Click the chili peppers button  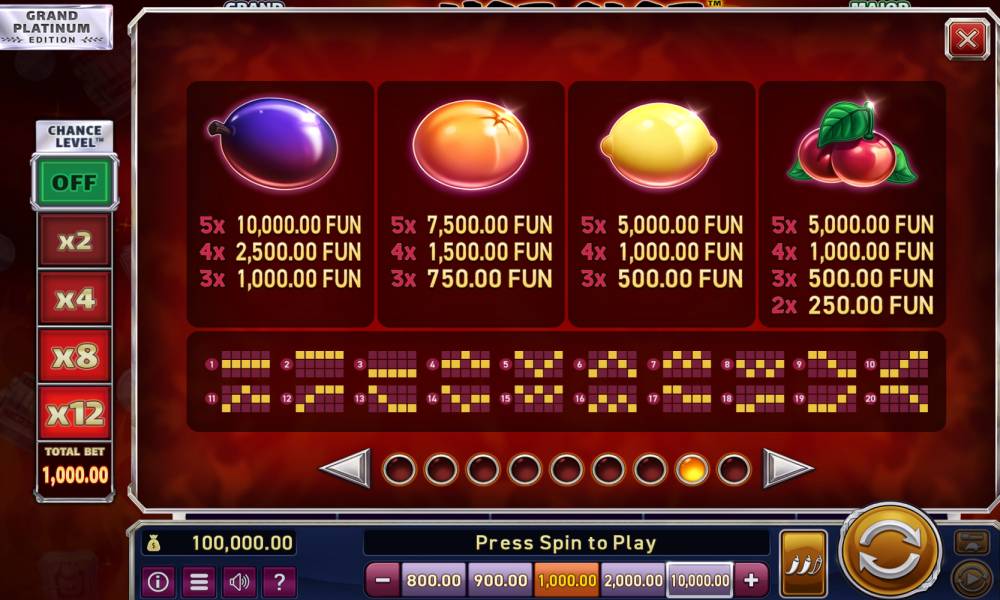803,564
